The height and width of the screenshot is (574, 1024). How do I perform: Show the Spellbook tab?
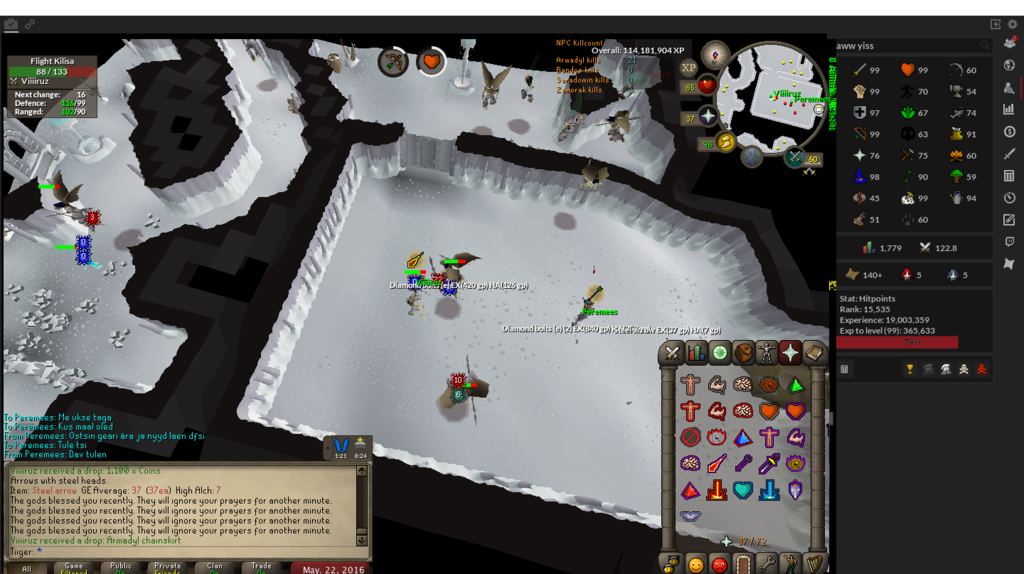coord(814,353)
